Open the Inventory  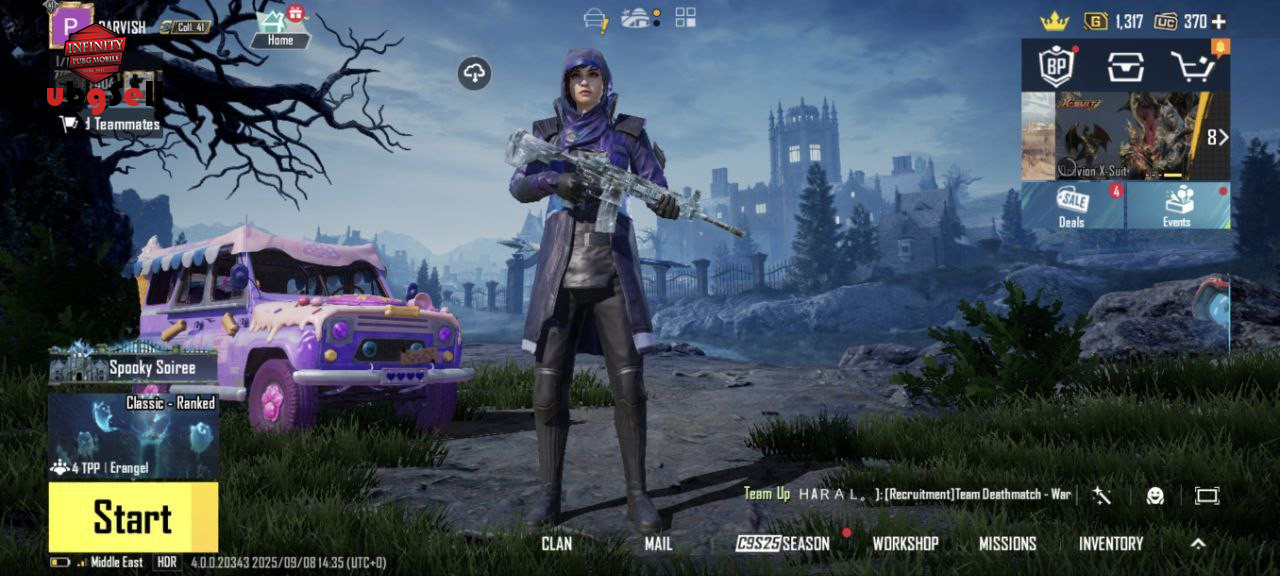pyautogui.click(x=1110, y=544)
